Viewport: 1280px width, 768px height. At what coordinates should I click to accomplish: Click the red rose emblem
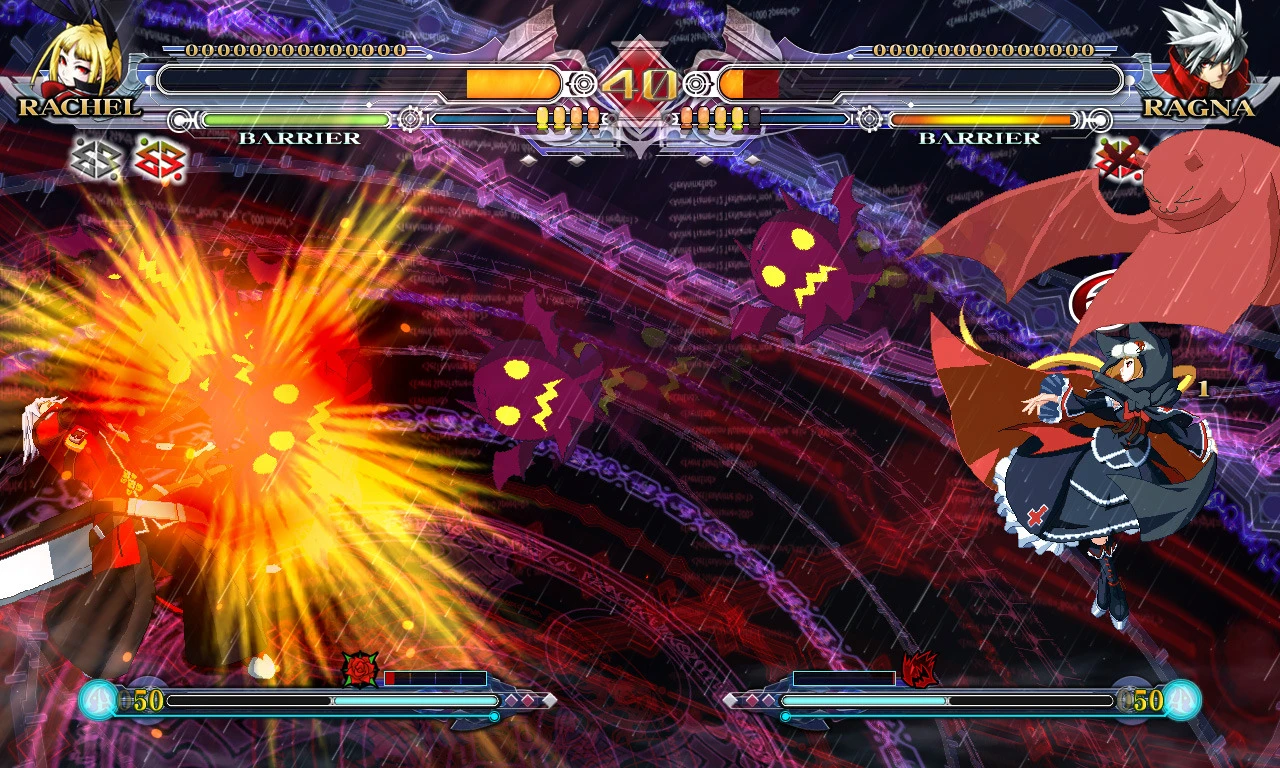pos(359,669)
